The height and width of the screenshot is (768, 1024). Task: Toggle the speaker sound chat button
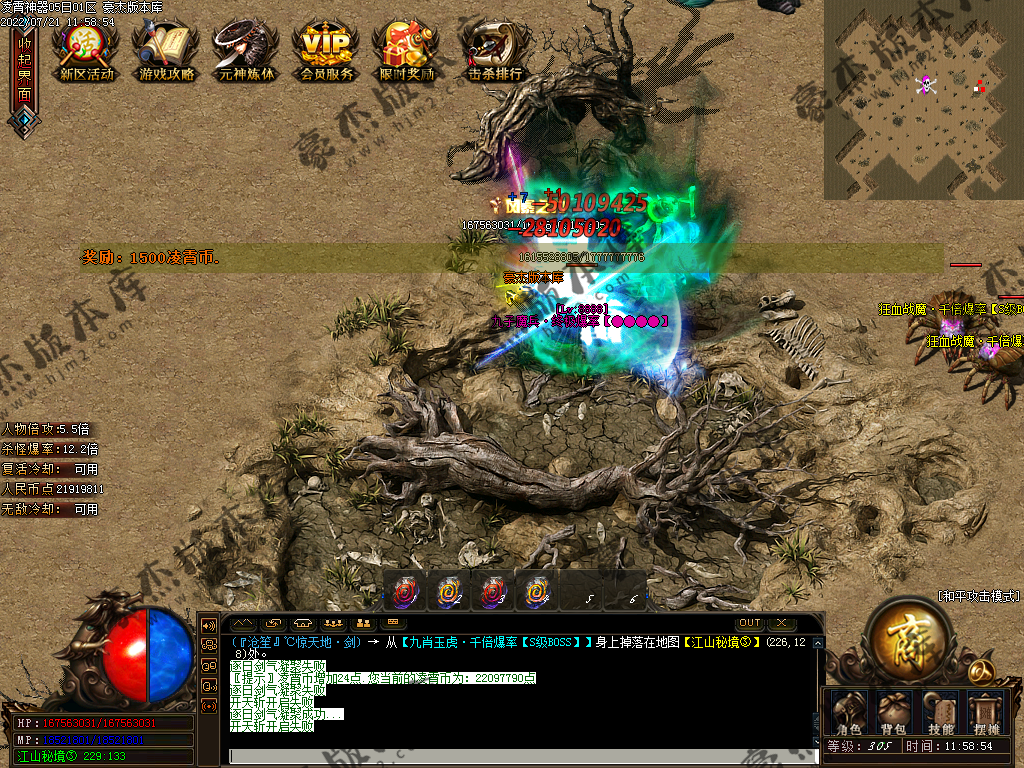coord(210,624)
